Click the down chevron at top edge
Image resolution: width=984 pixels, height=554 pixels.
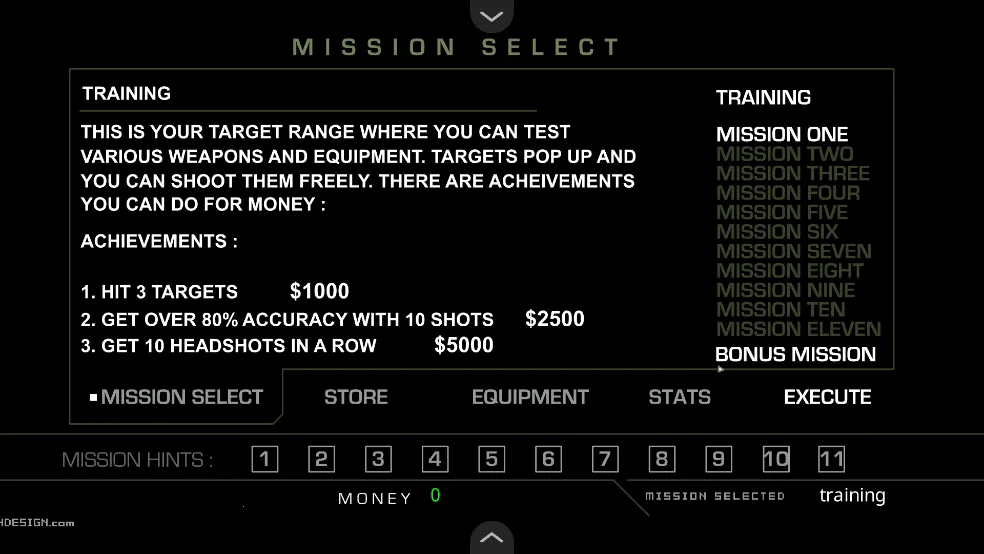pyautogui.click(x=491, y=15)
